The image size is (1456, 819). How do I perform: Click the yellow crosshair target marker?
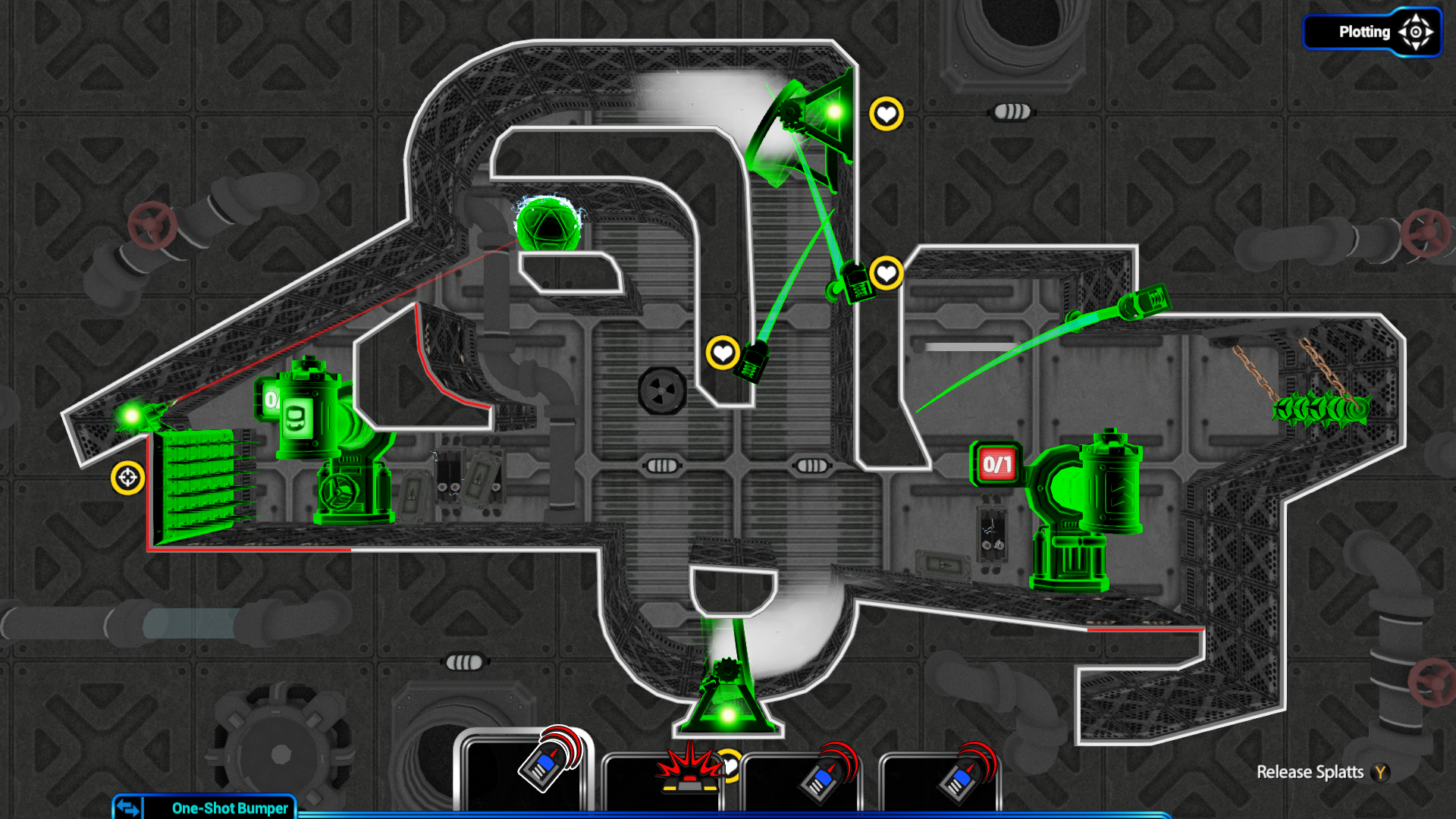coord(127,478)
